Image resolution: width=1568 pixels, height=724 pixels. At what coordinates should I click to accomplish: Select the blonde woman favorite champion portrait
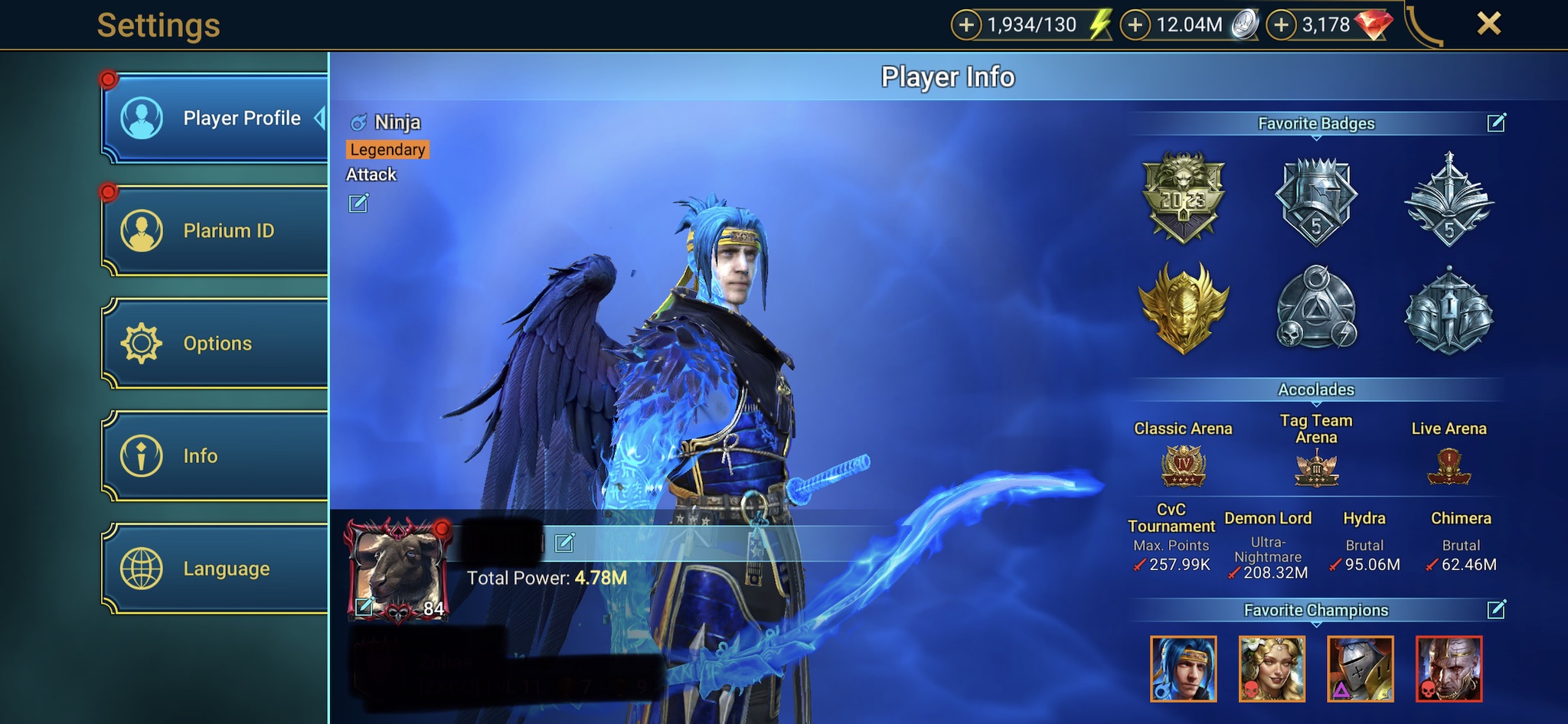point(1272,669)
